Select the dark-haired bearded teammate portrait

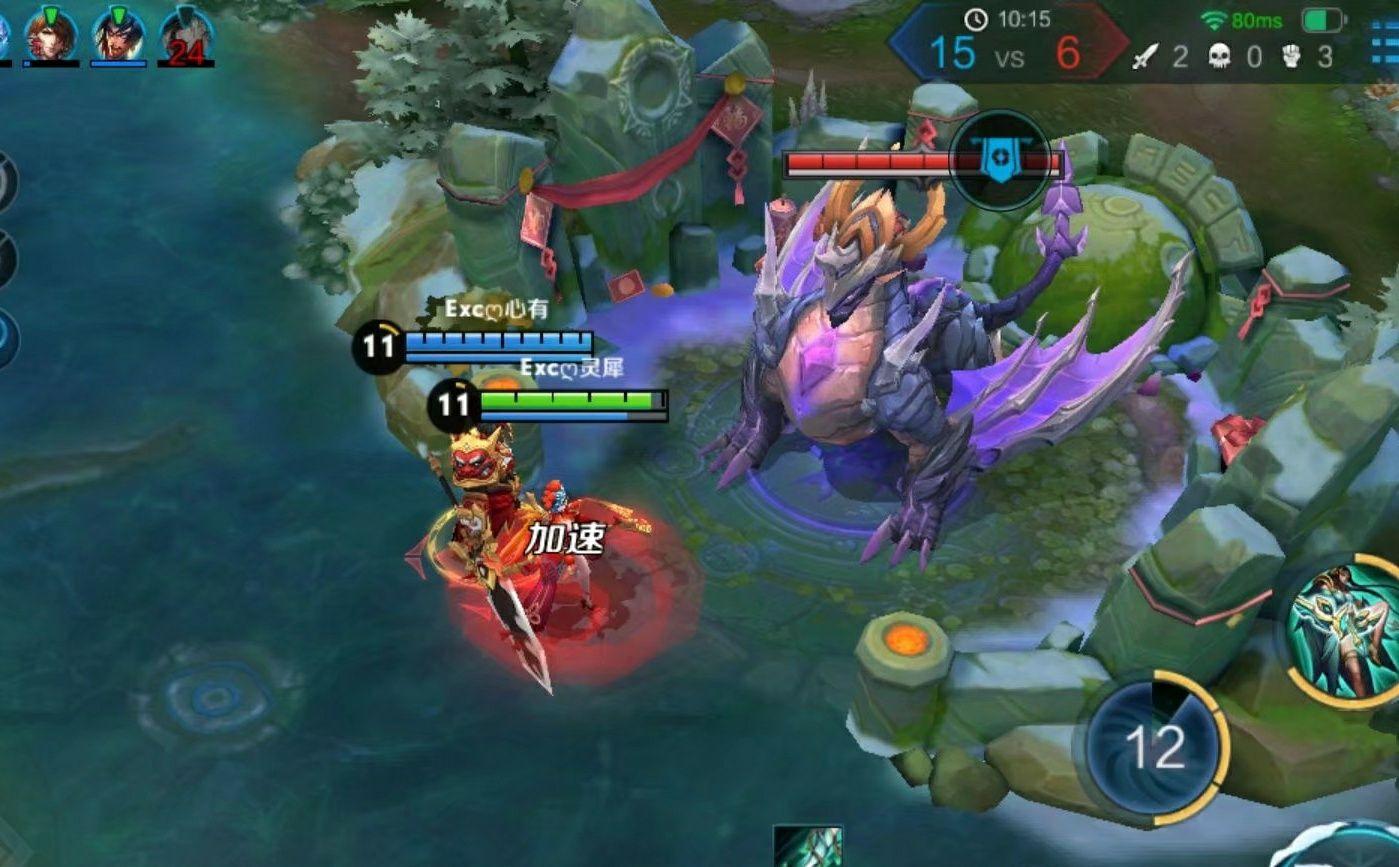119,34
